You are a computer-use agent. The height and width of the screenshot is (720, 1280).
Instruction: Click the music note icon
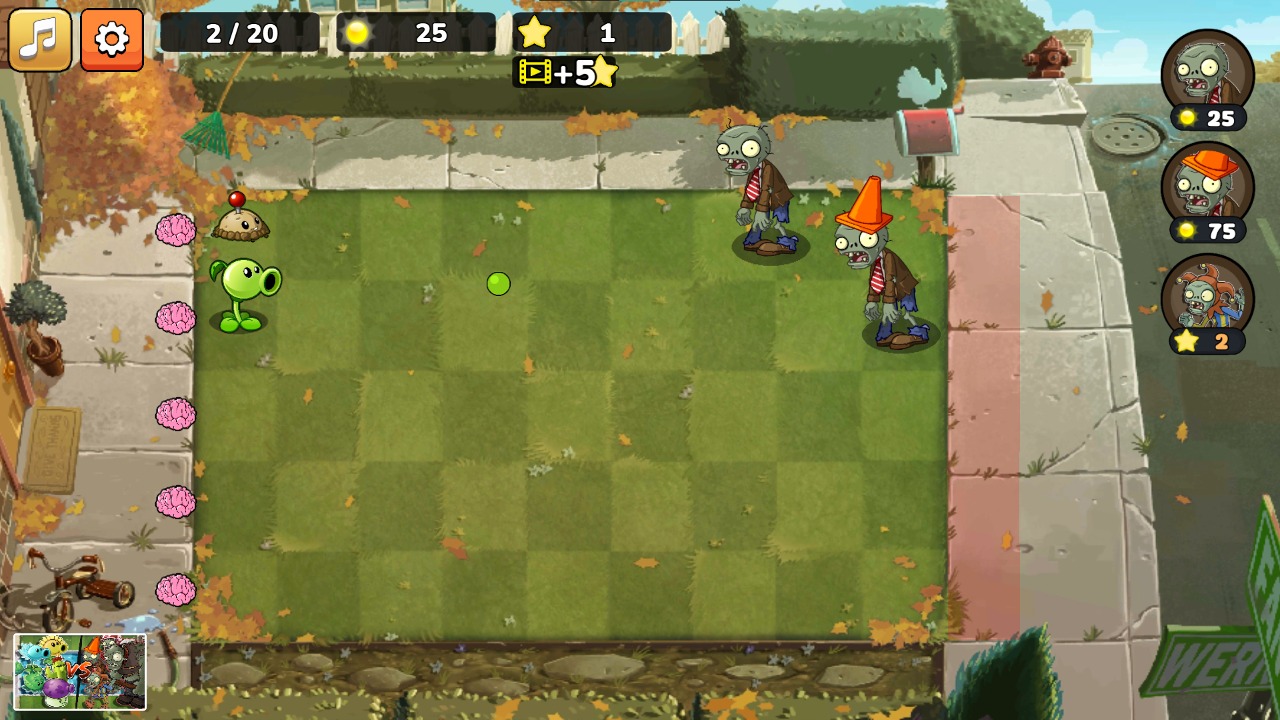click(40, 40)
